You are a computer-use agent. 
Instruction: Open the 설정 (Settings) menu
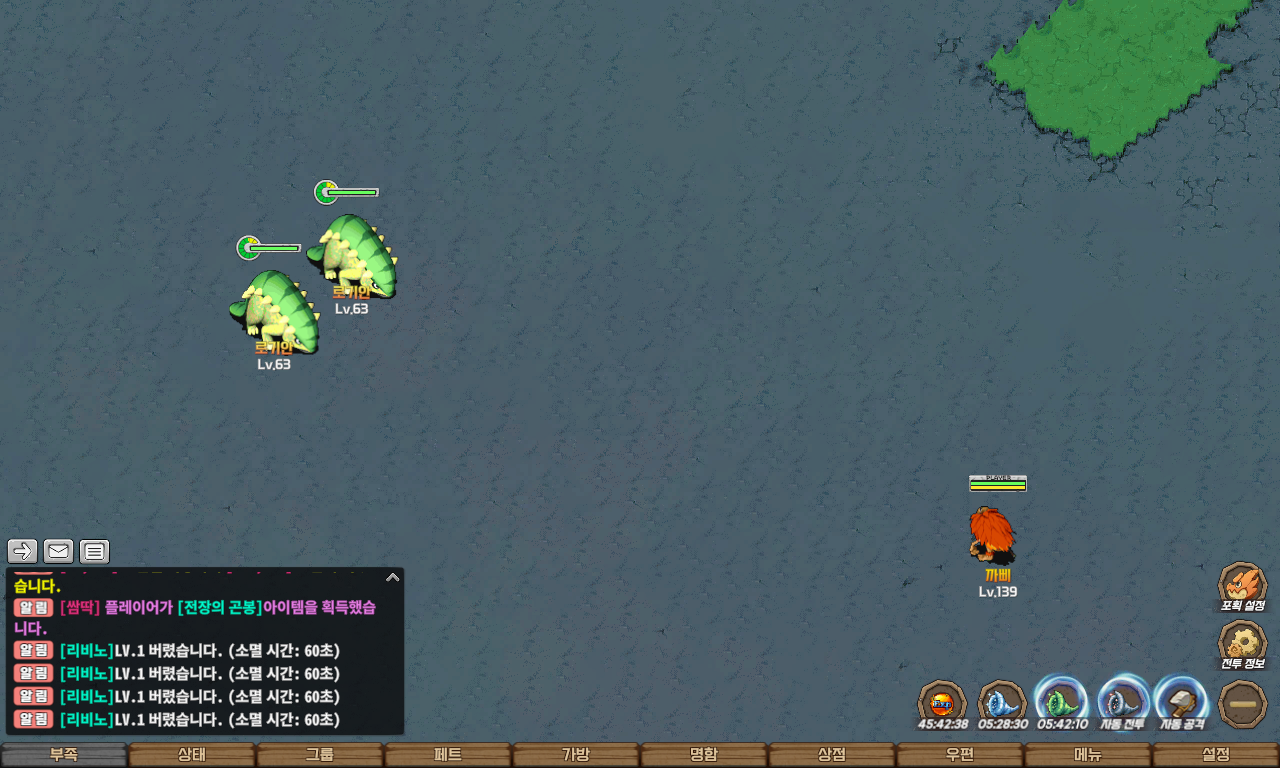pos(1216,755)
